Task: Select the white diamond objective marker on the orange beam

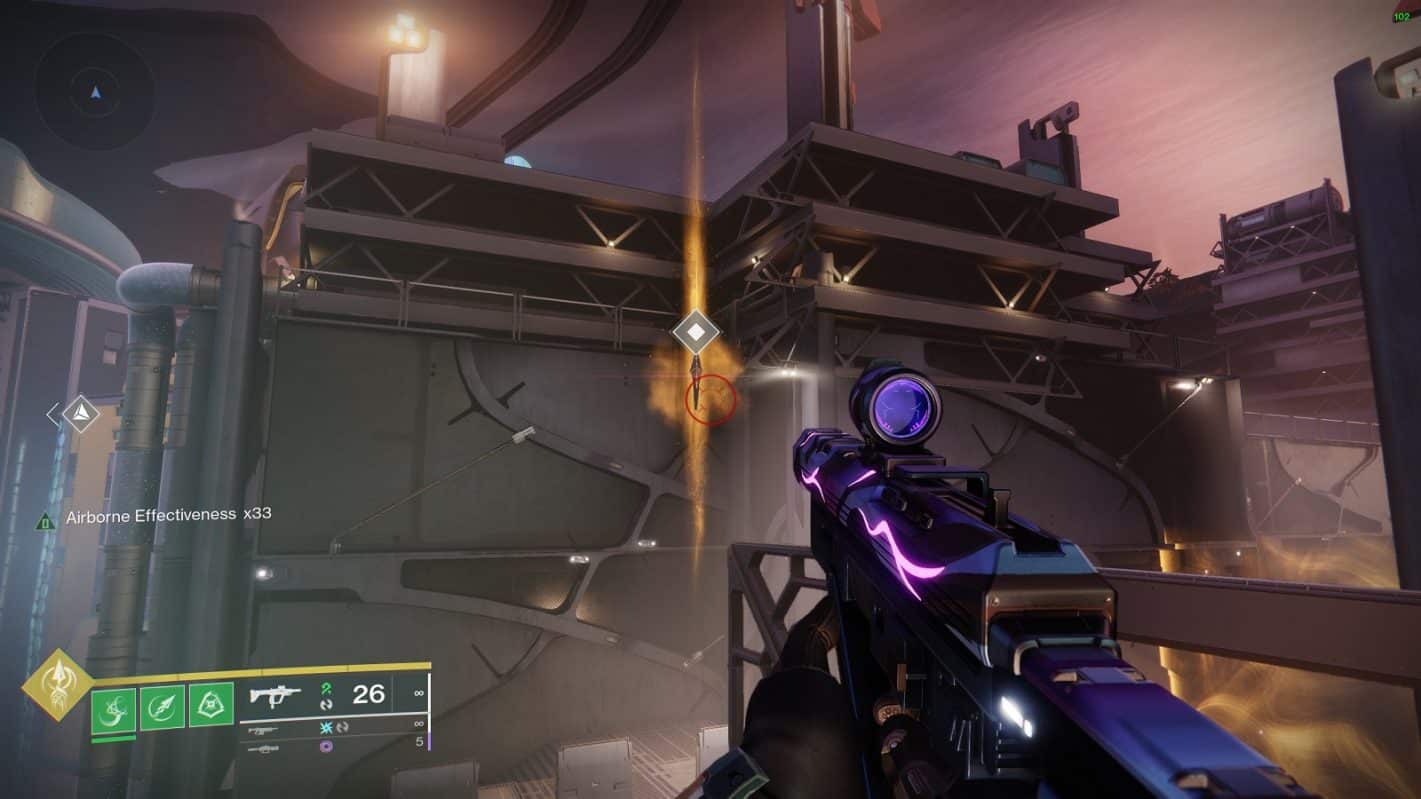Action: pyautogui.click(x=696, y=331)
